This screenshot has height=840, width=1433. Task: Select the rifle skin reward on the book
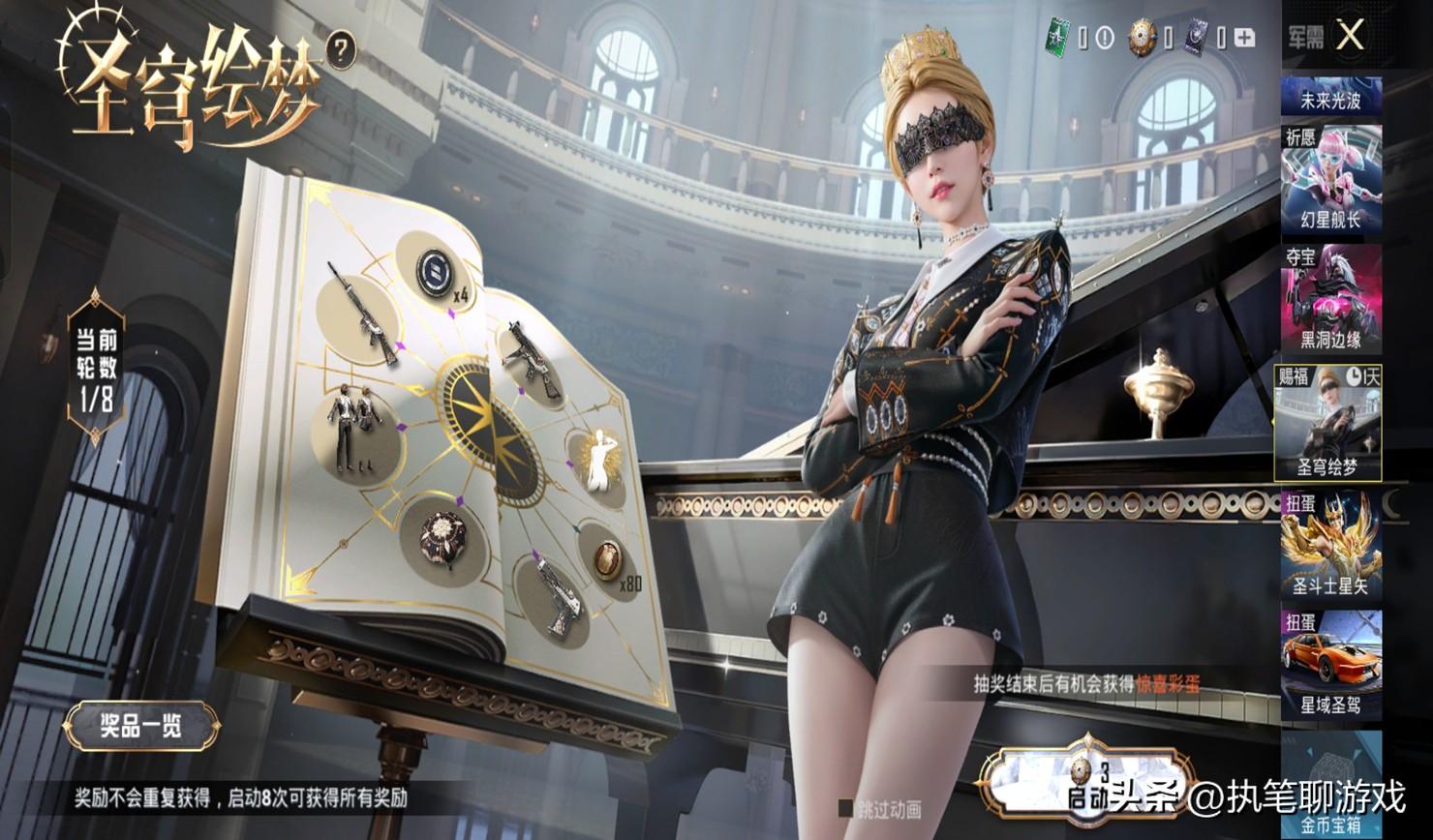pos(362,312)
